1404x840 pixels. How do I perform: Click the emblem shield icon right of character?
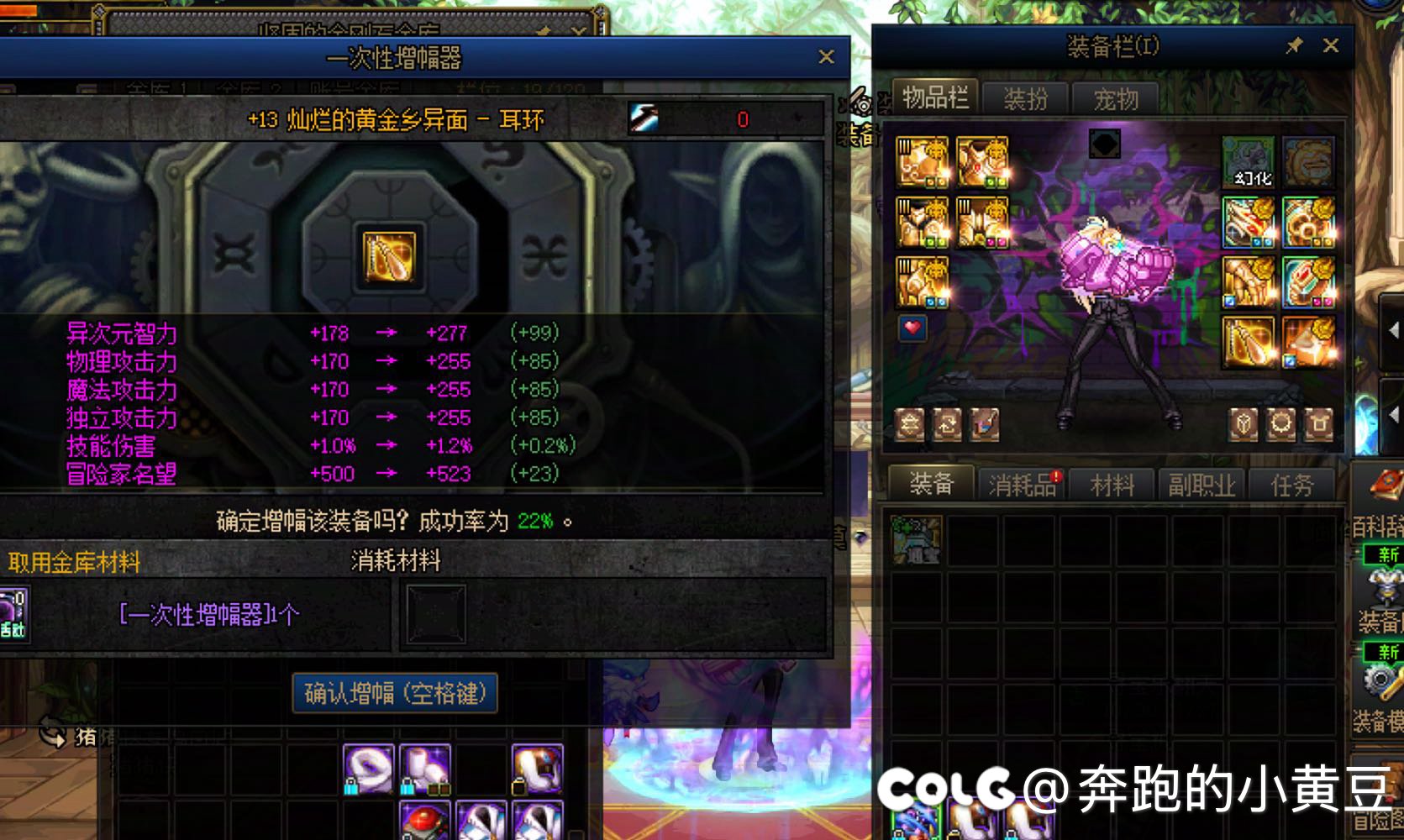1241,423
